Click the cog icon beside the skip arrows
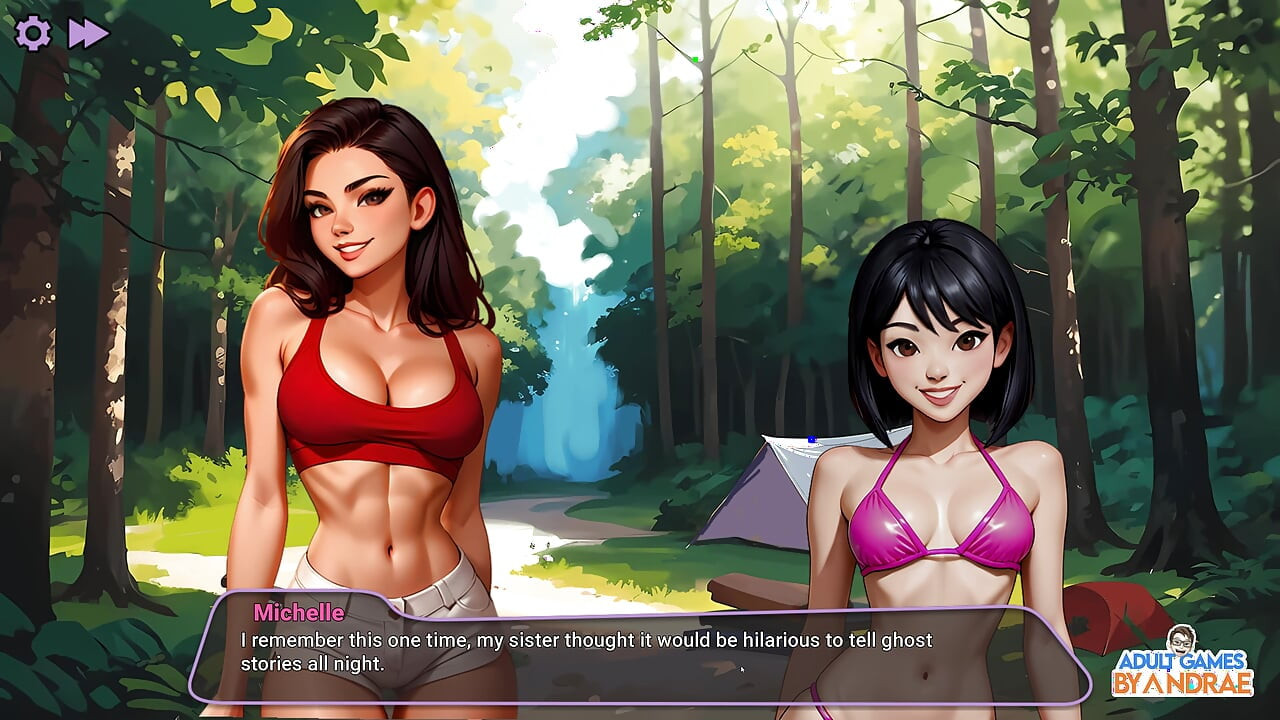 coord(33,32)
